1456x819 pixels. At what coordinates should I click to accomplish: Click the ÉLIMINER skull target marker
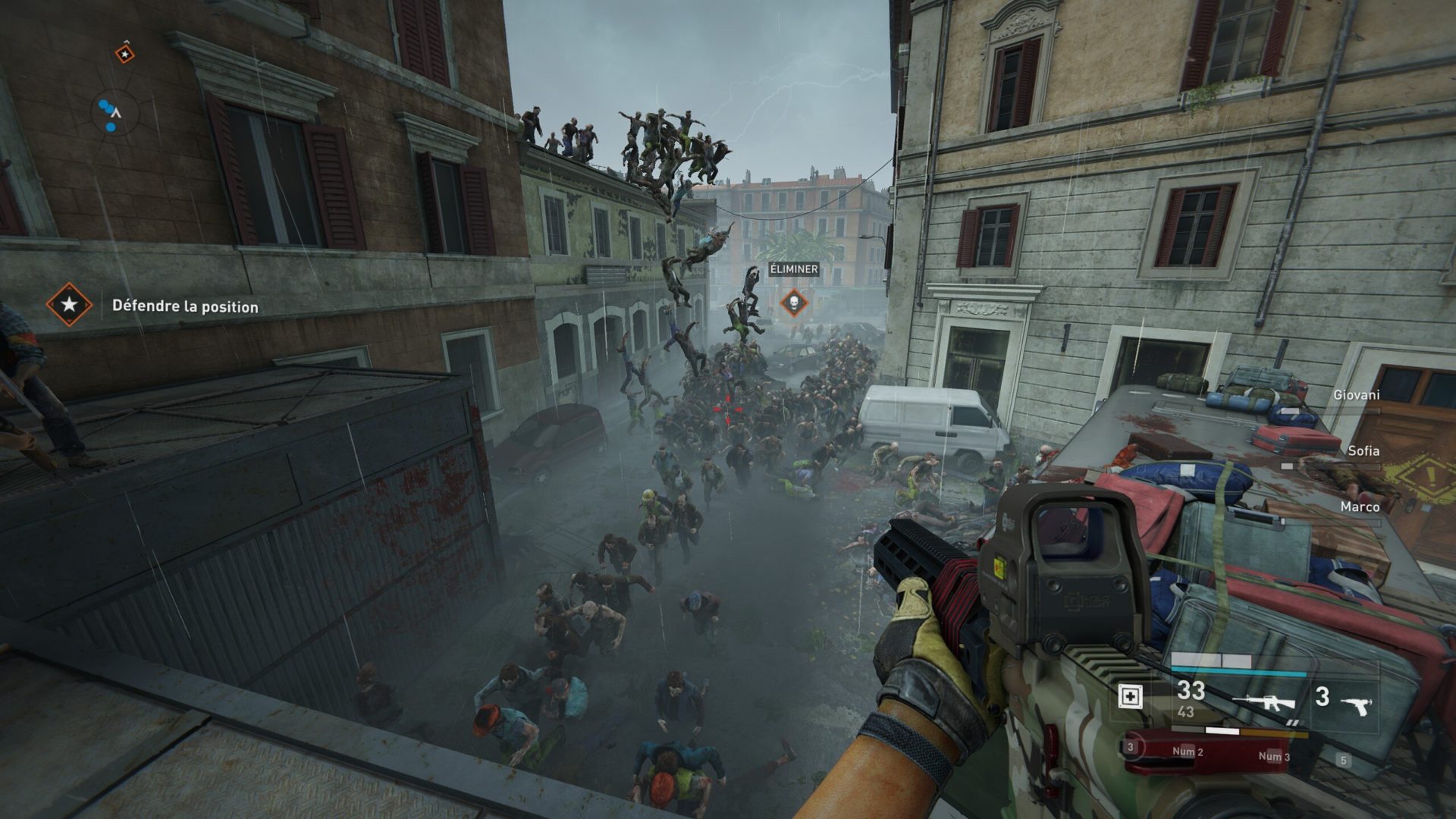click(793, 303)
